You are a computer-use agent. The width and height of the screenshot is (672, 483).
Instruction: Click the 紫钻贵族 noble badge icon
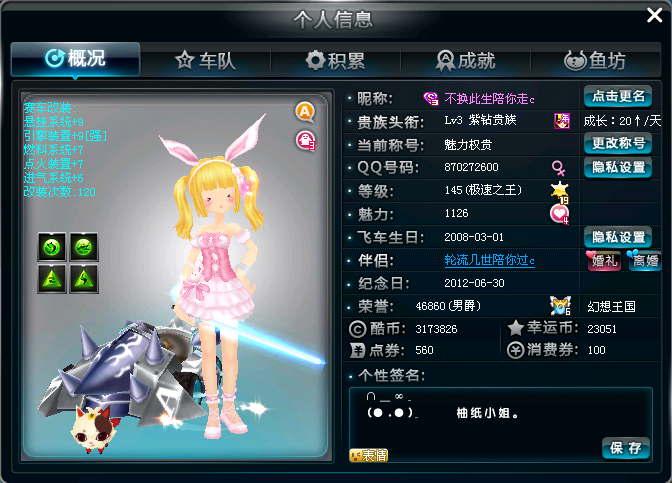click(561, 121)
